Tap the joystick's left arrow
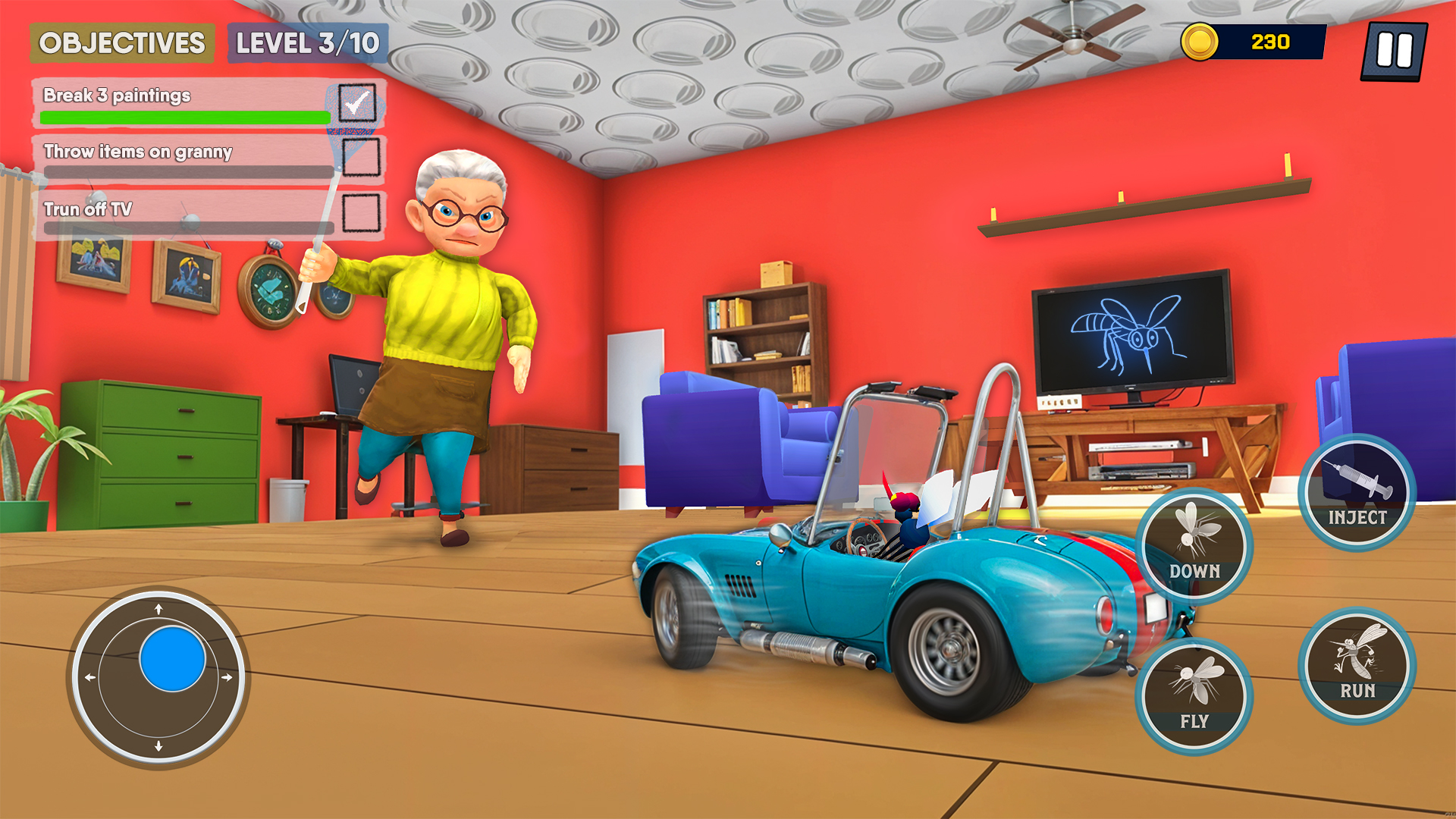The width and height of the screenshot is (1456, 819). click(x=90, y=677)
